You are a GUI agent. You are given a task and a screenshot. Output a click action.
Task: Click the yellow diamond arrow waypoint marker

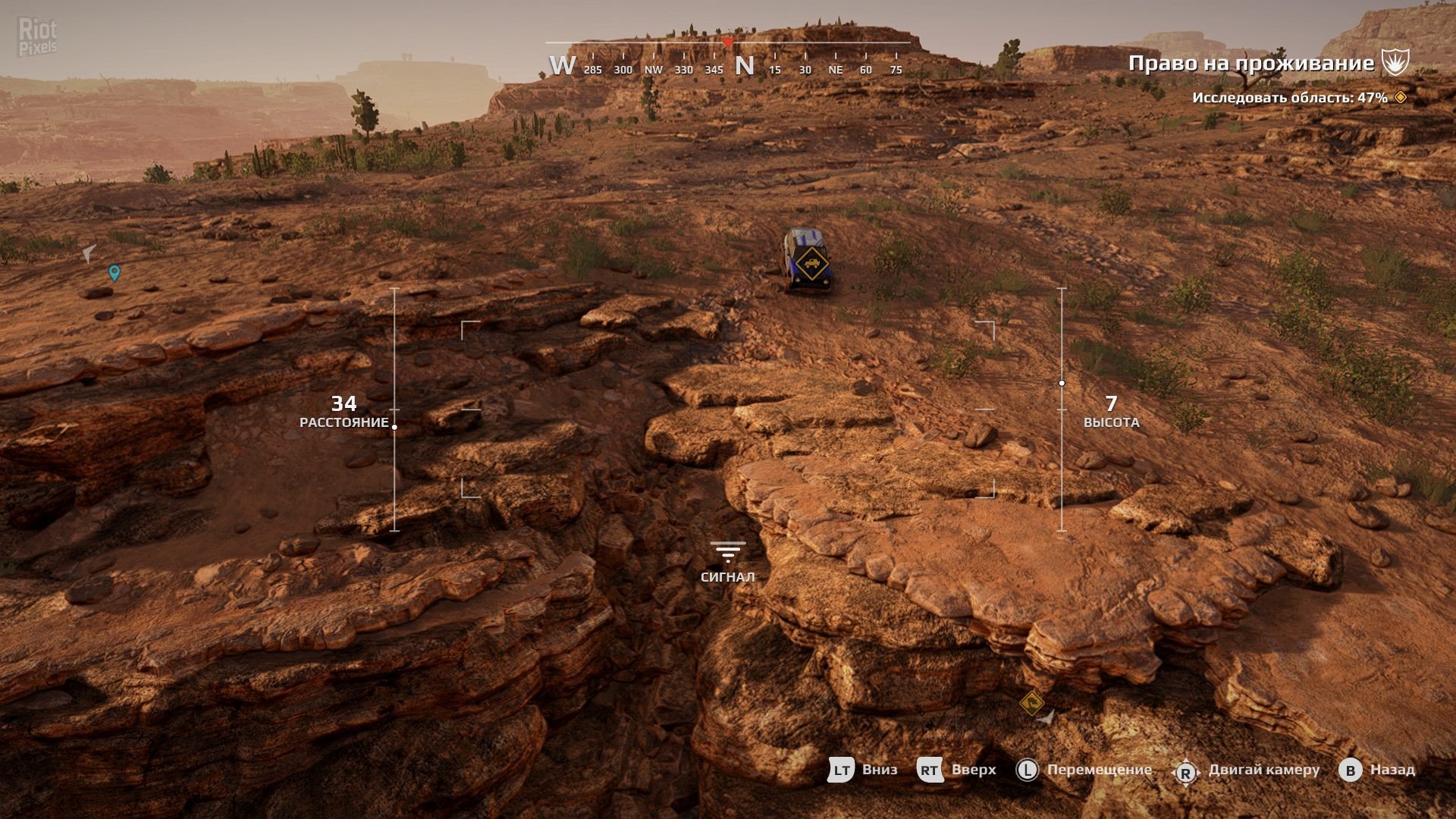pos(1031,703)
